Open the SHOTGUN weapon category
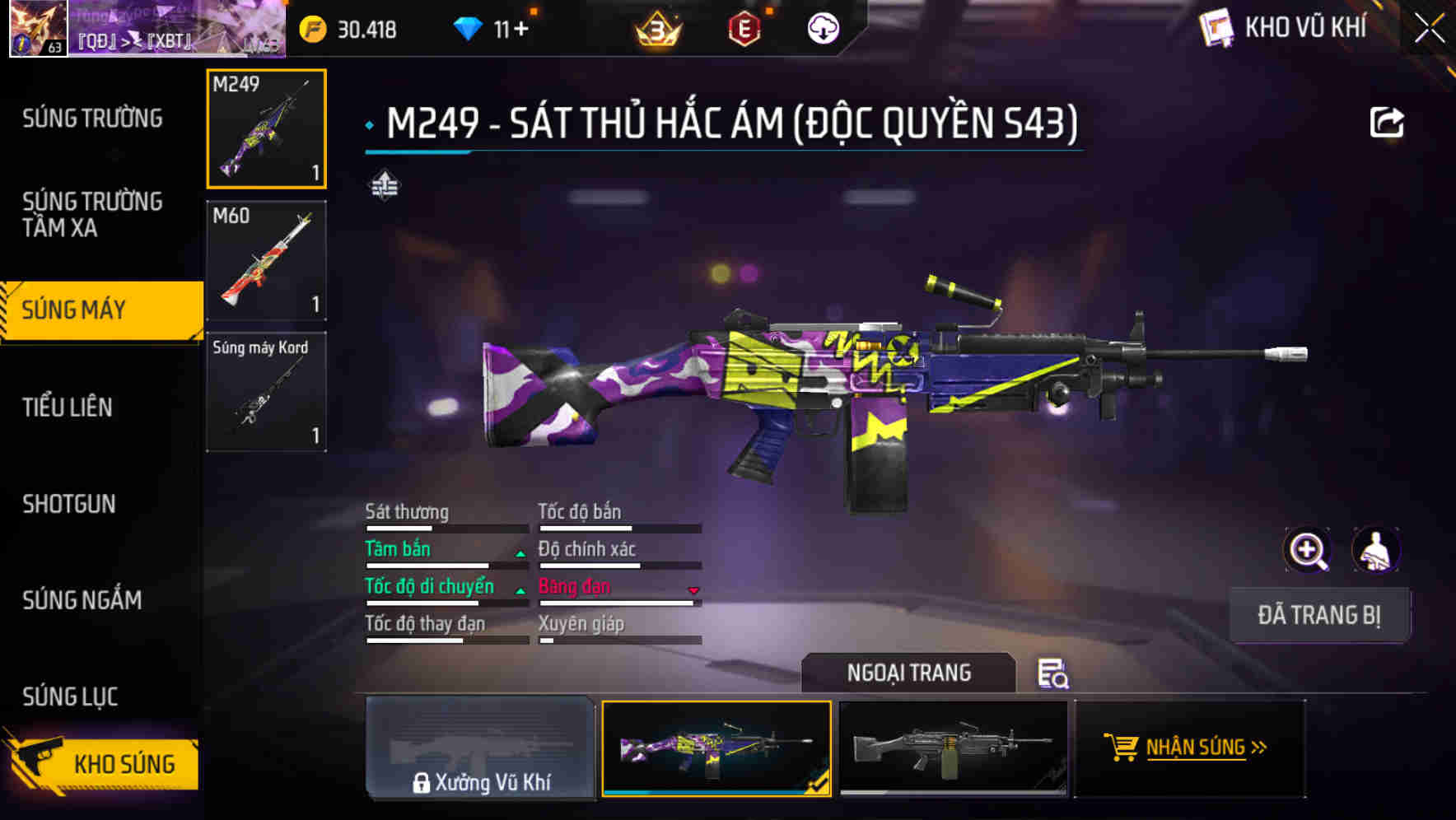This screenshot has height=820, width=1456. coord(69,504)
